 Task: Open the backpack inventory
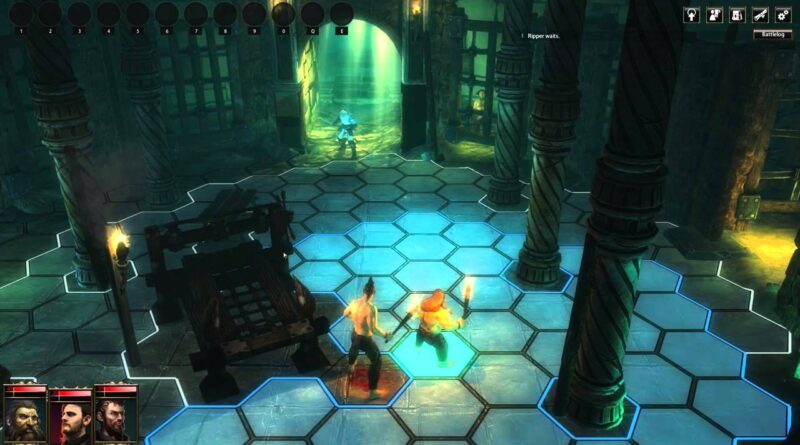click(738, 14)
